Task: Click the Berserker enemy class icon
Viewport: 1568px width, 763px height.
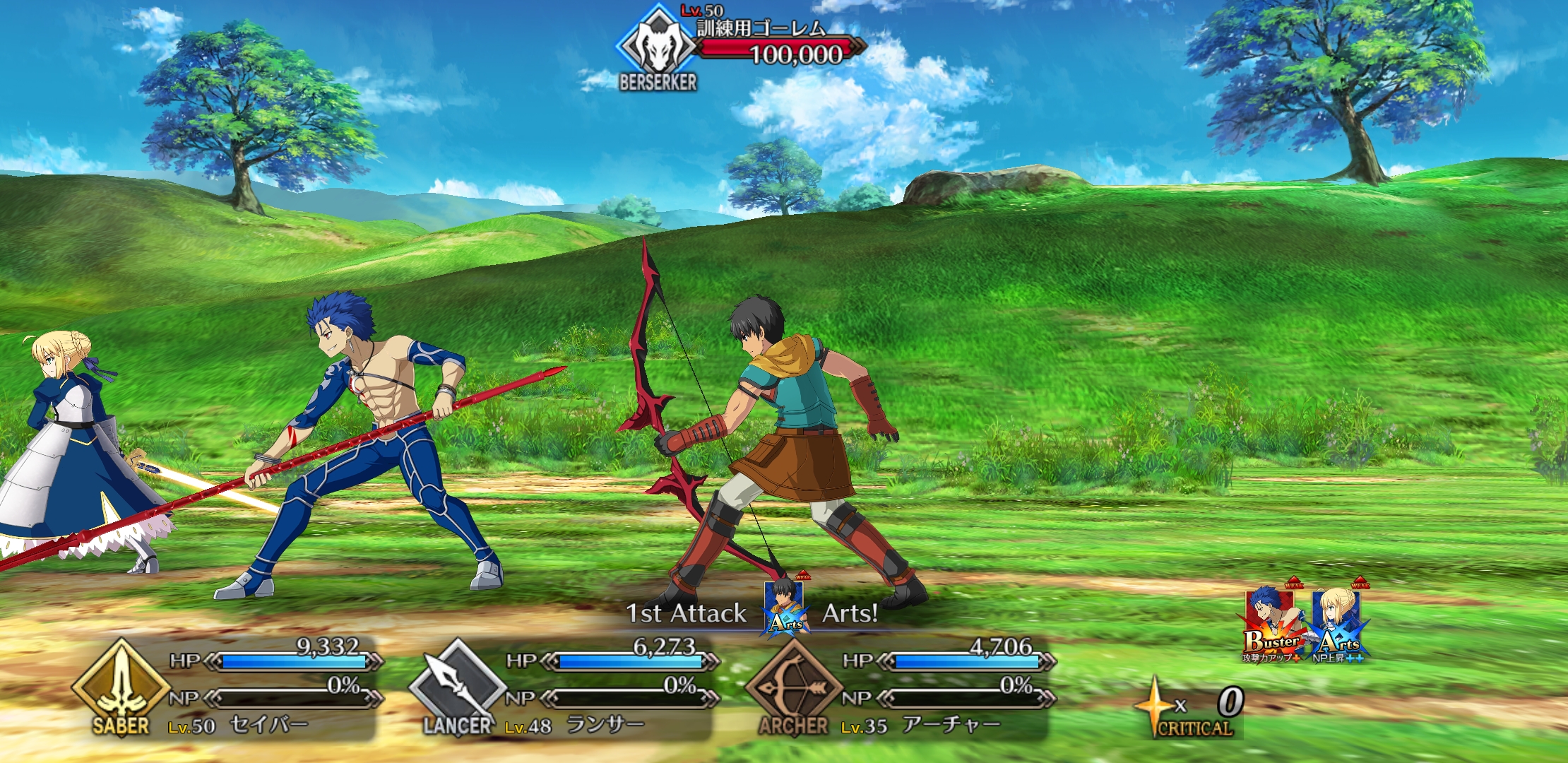Action: click(658, 46)
